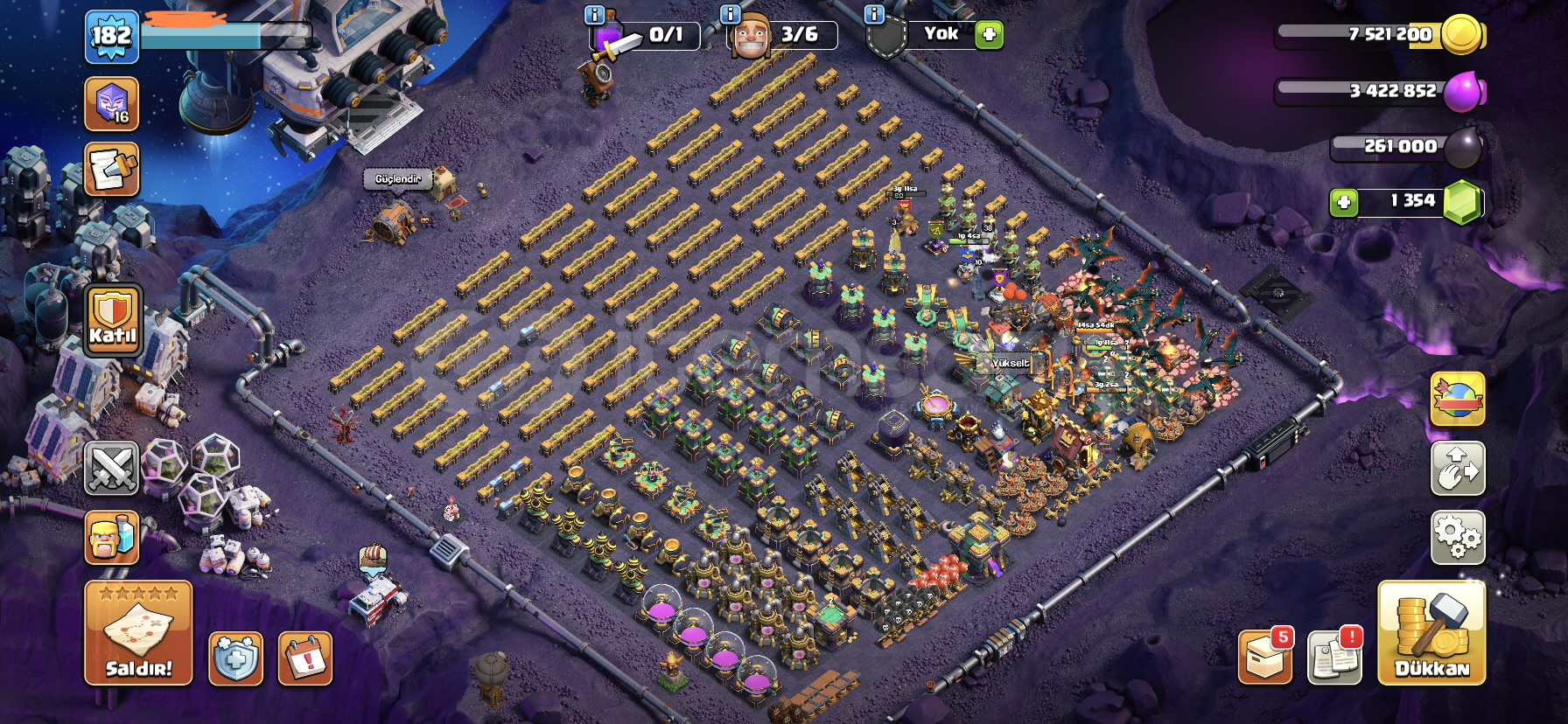Open the crossed swords battle log
This screenshot has height=724, width=1568.
pos(111,469)
